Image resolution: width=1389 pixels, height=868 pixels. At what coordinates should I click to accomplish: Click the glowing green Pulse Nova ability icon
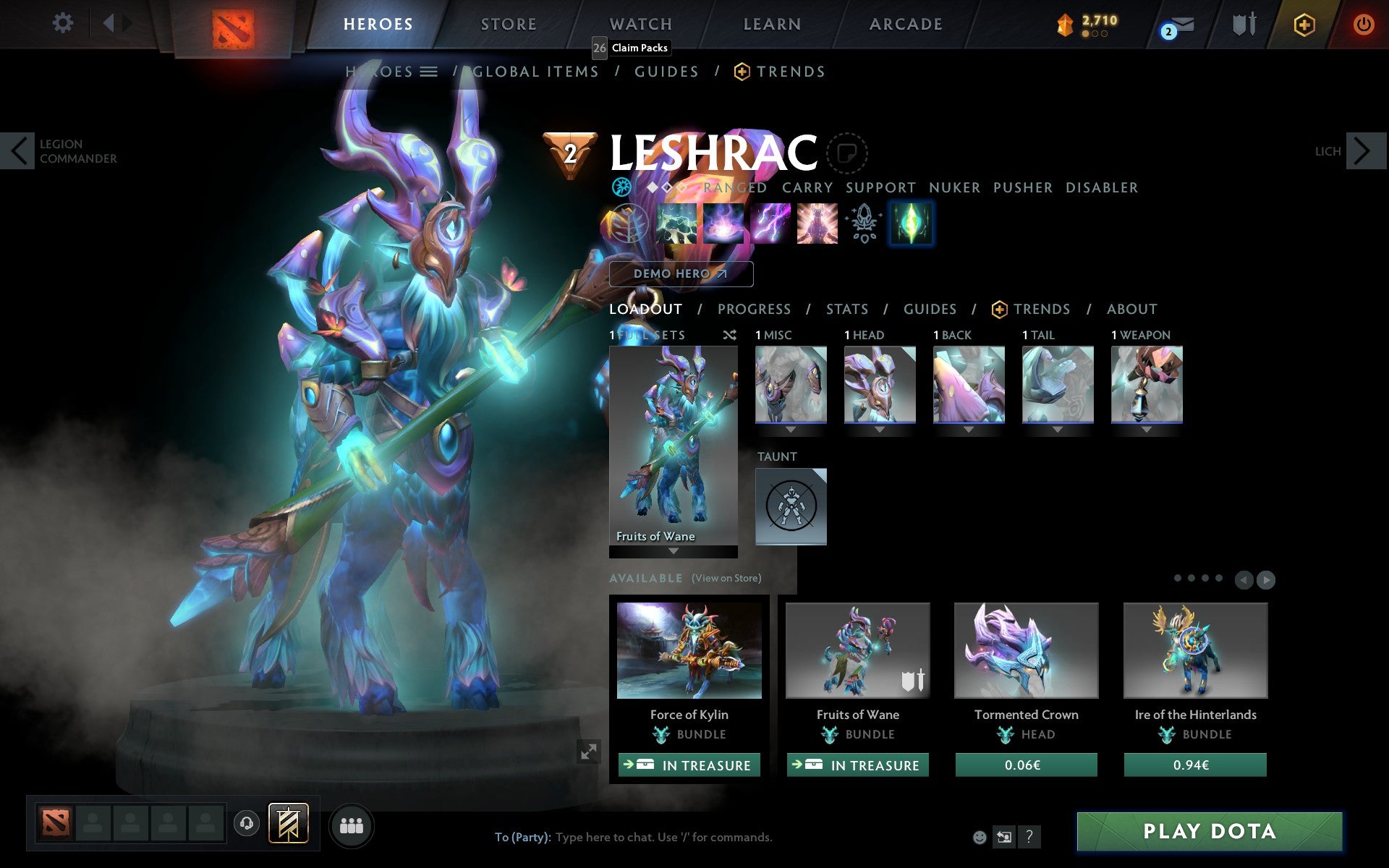coord(911,224)
